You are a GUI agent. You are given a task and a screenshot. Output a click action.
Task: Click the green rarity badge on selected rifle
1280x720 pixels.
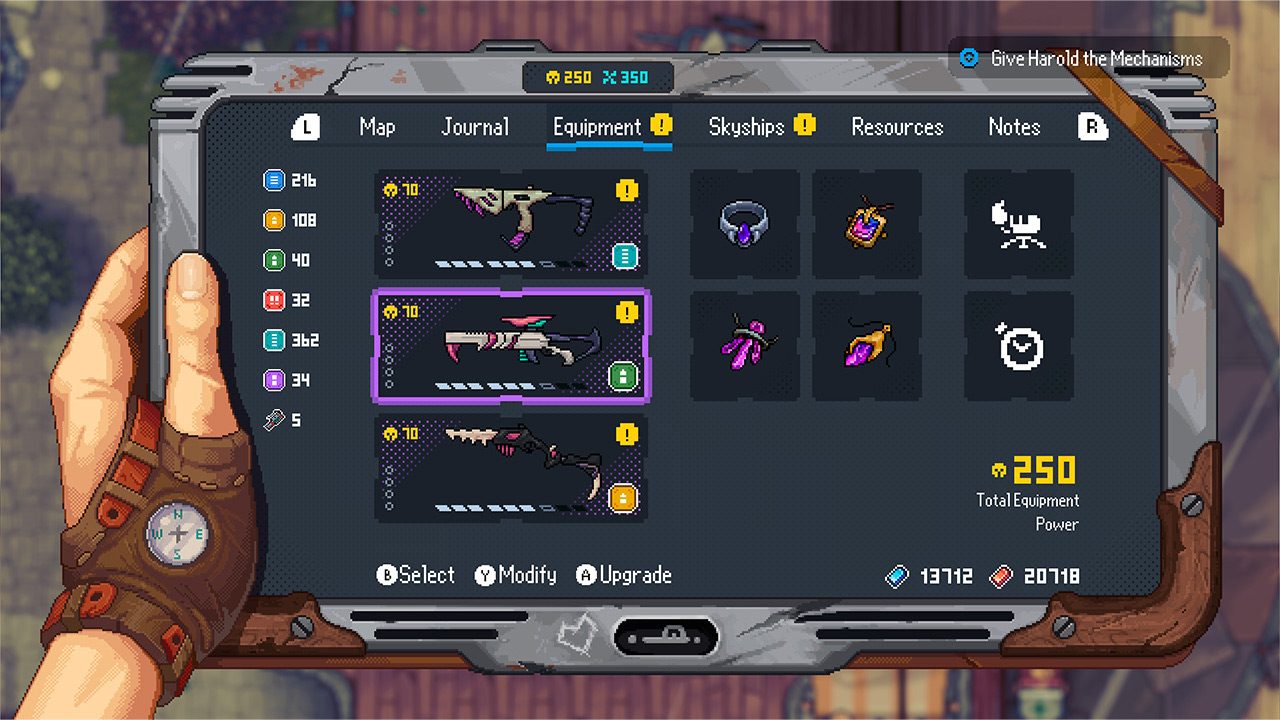coord(623,378)
